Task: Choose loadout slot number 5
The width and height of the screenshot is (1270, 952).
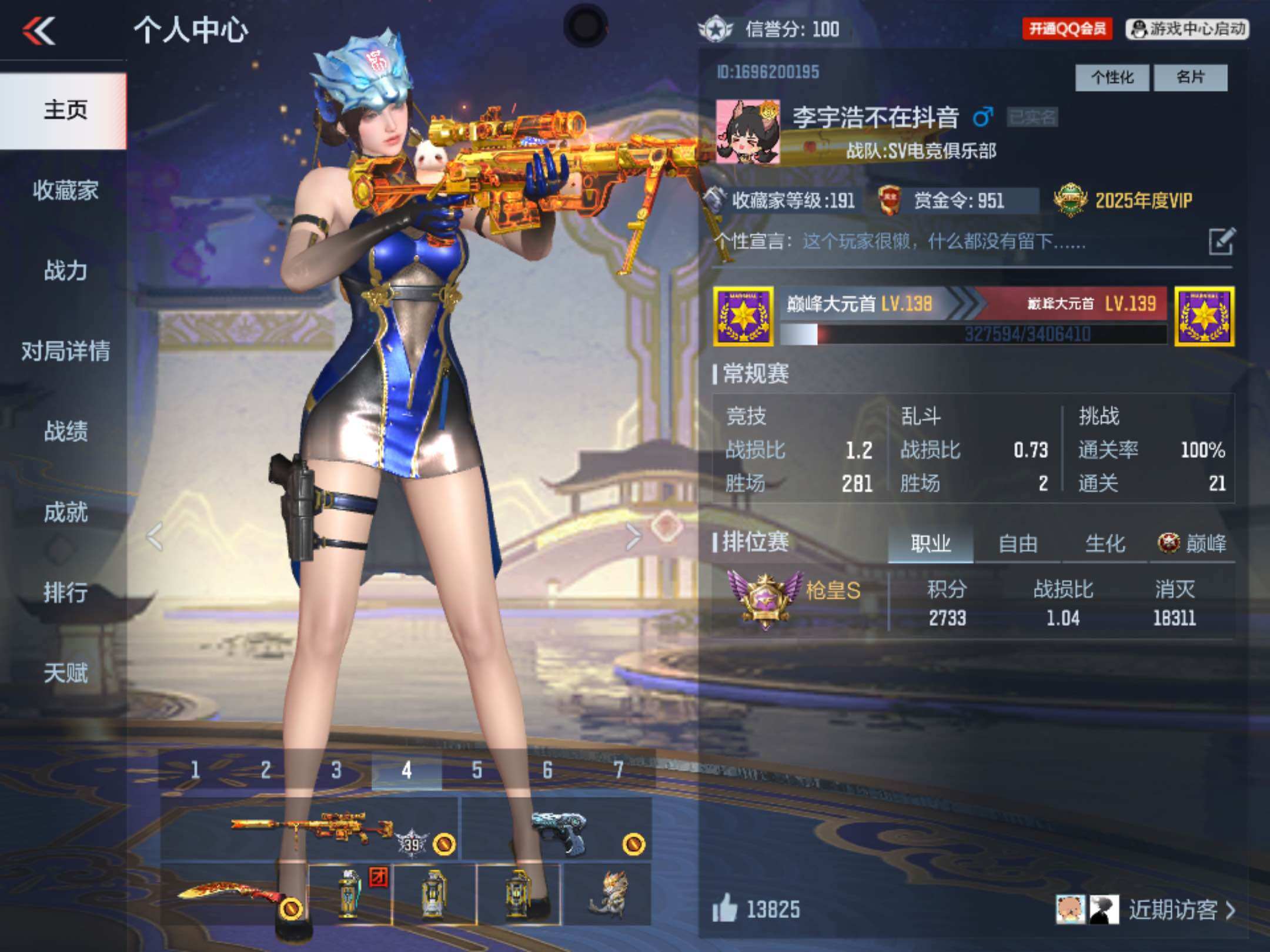Action: click(477, 770)
